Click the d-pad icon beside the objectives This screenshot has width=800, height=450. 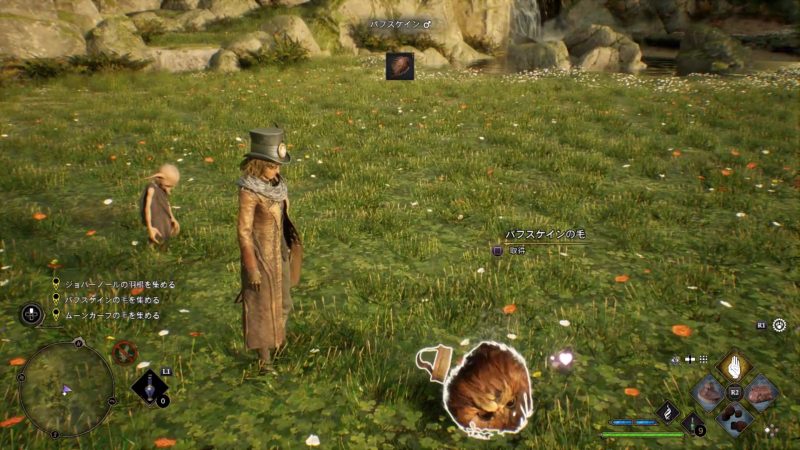coord(31,314)
